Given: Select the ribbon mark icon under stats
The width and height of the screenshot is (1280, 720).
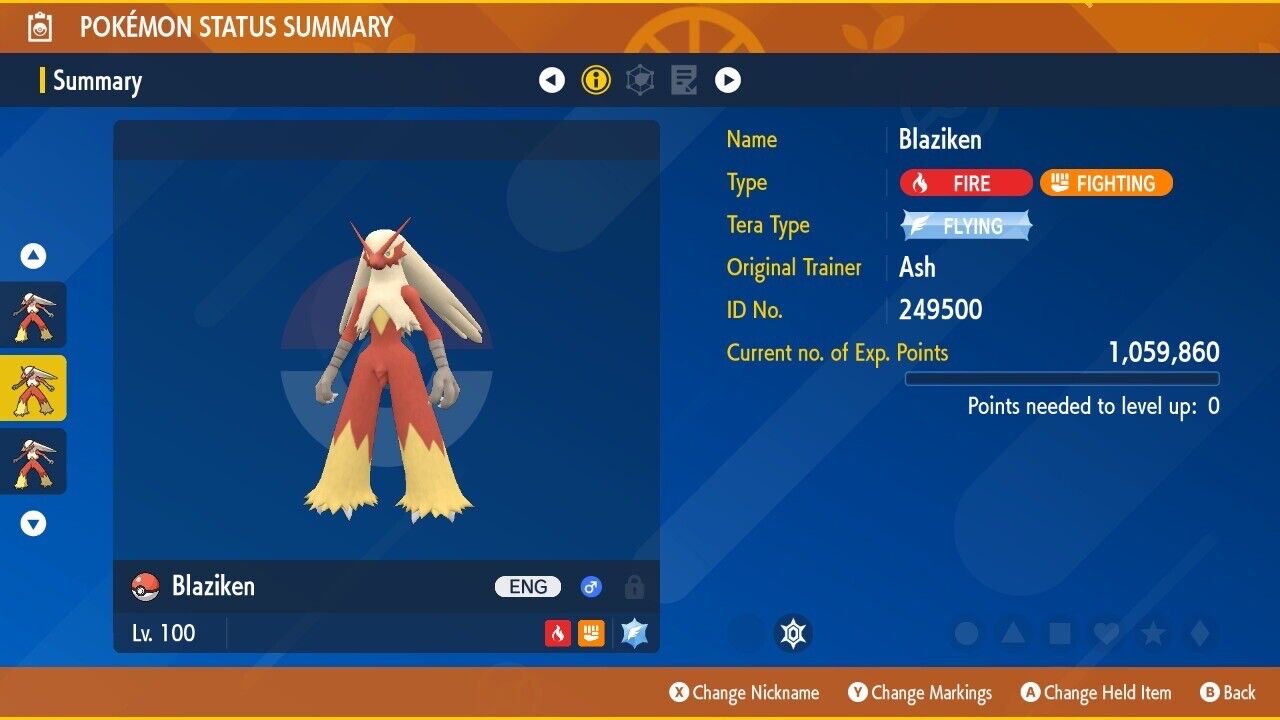Looking at the screenshot, I should click(793, 633).
